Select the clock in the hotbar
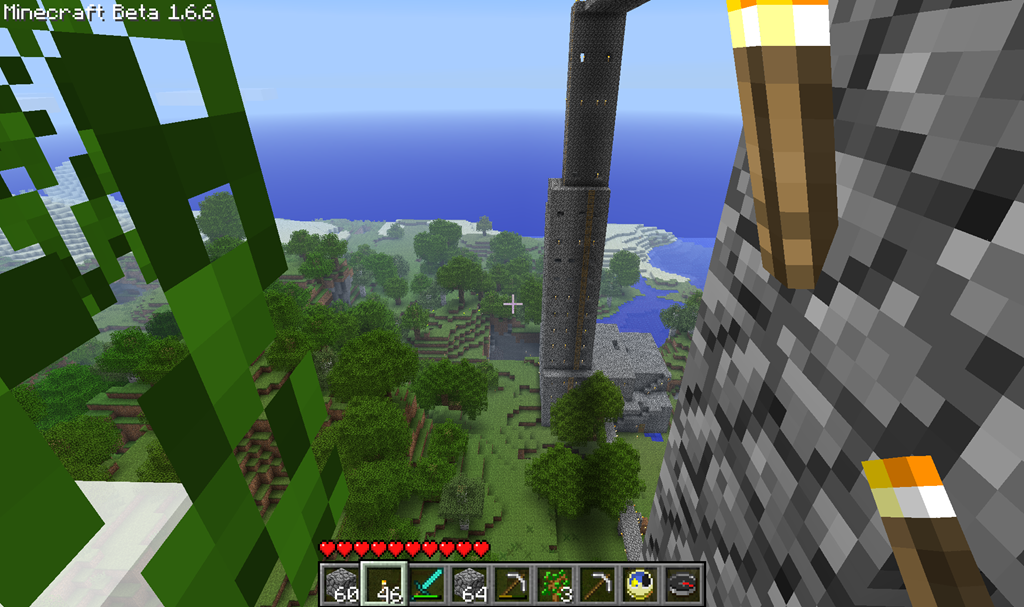This screenshot has height=607, width=1024. 641,582
